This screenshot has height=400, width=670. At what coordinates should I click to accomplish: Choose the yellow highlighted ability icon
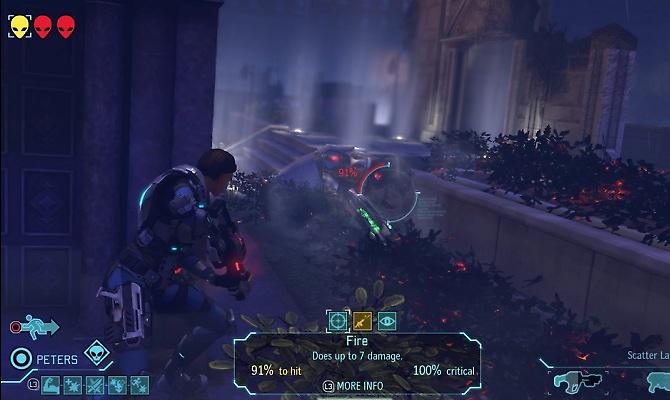[x=363, y=321]
